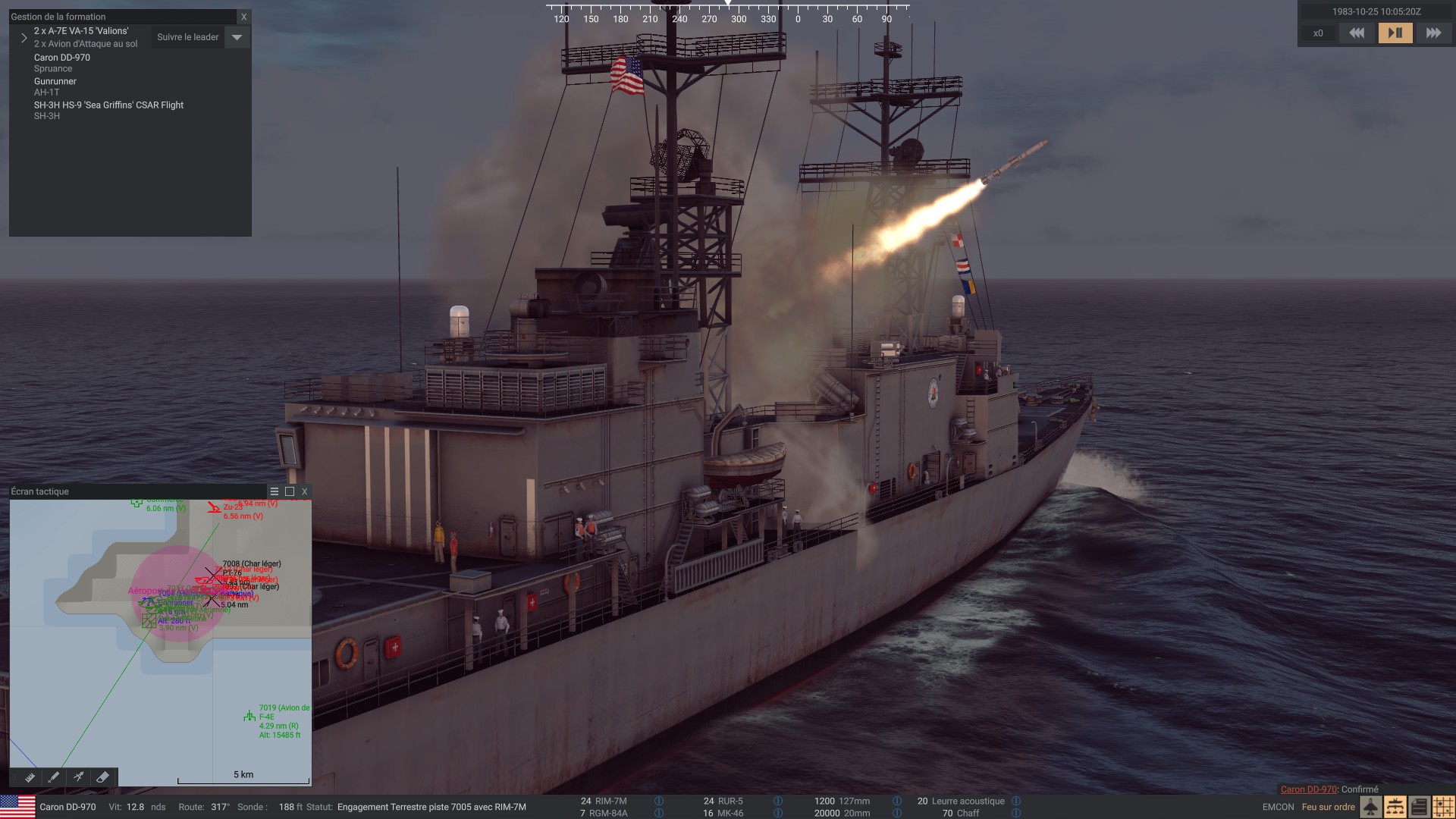Open the aircraft panel icon

[1370, 807]
